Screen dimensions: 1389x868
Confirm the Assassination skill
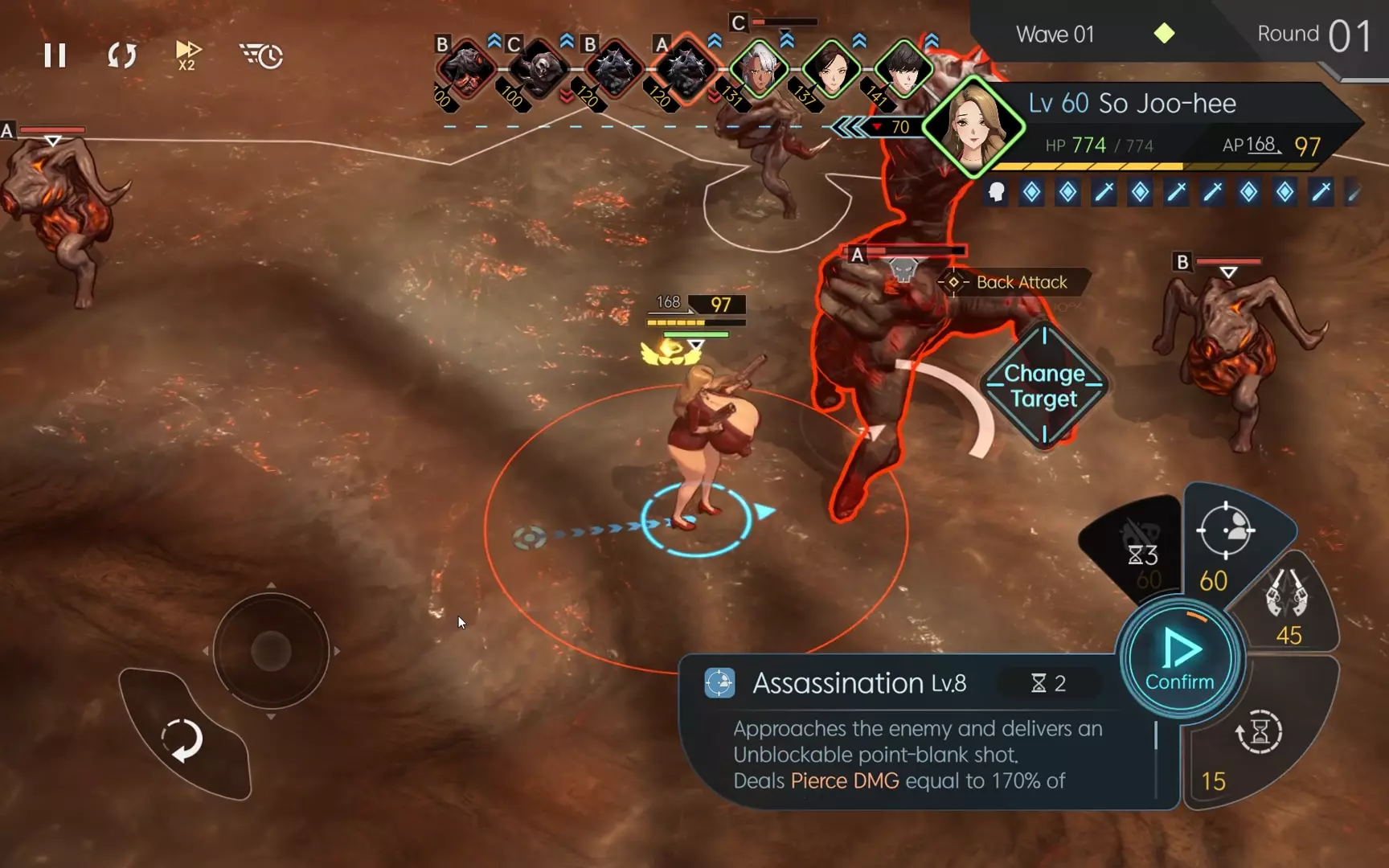[1179, 659]
